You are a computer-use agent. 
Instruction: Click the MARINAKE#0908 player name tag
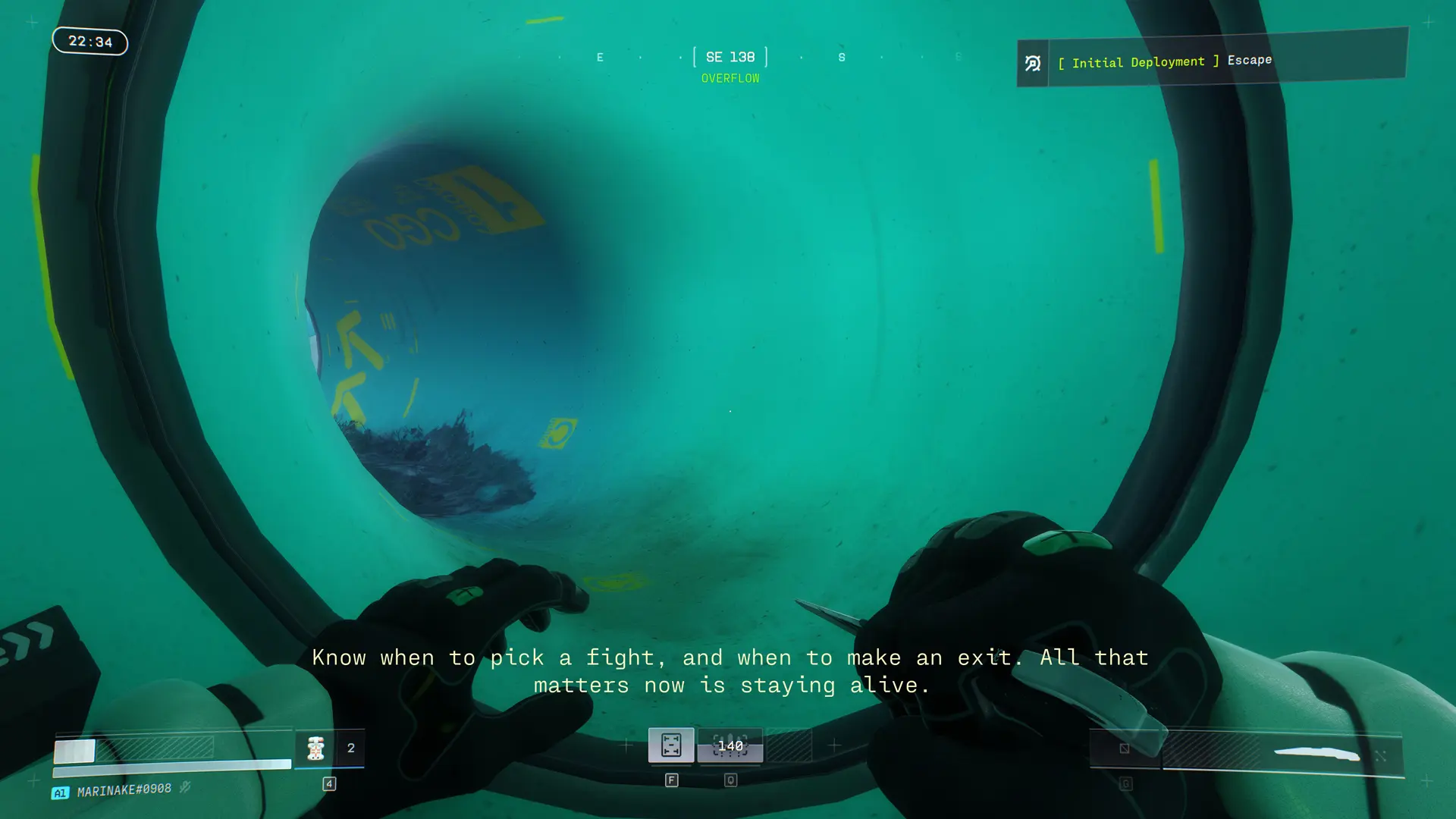(x=124, y=790)
